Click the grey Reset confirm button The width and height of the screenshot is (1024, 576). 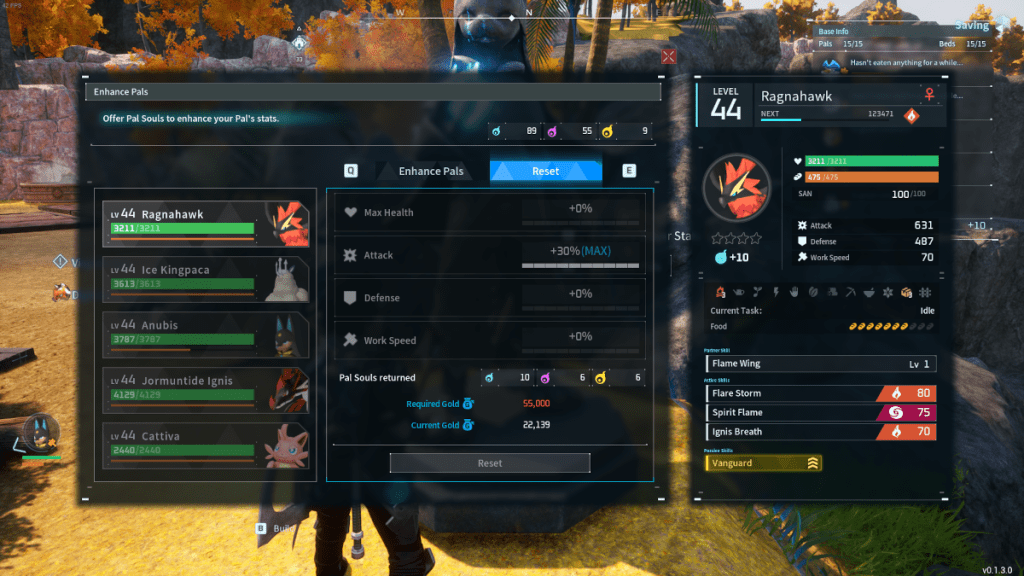[x=490, y=463]
